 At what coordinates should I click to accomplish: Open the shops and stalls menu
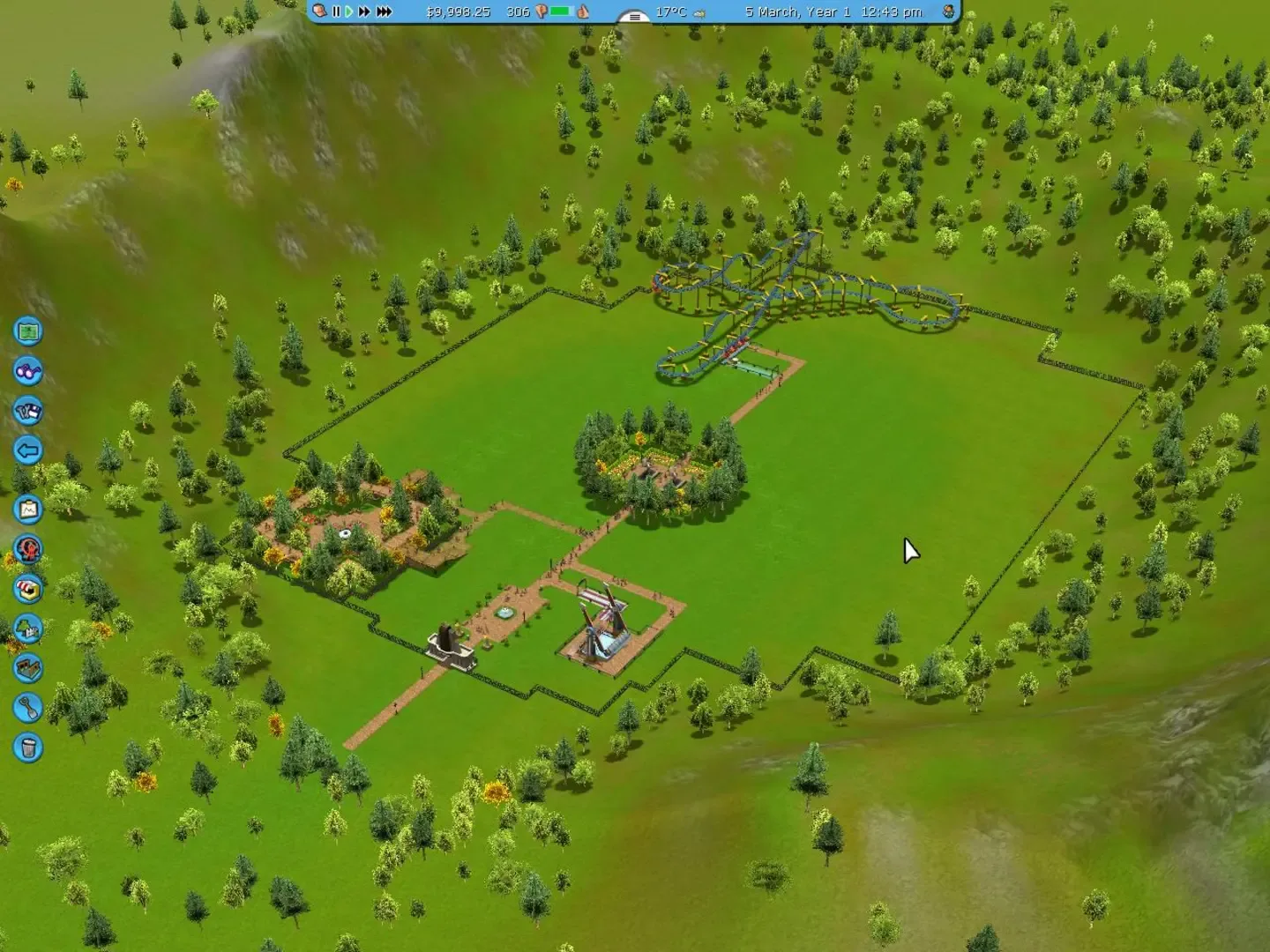tap(28, 589)
